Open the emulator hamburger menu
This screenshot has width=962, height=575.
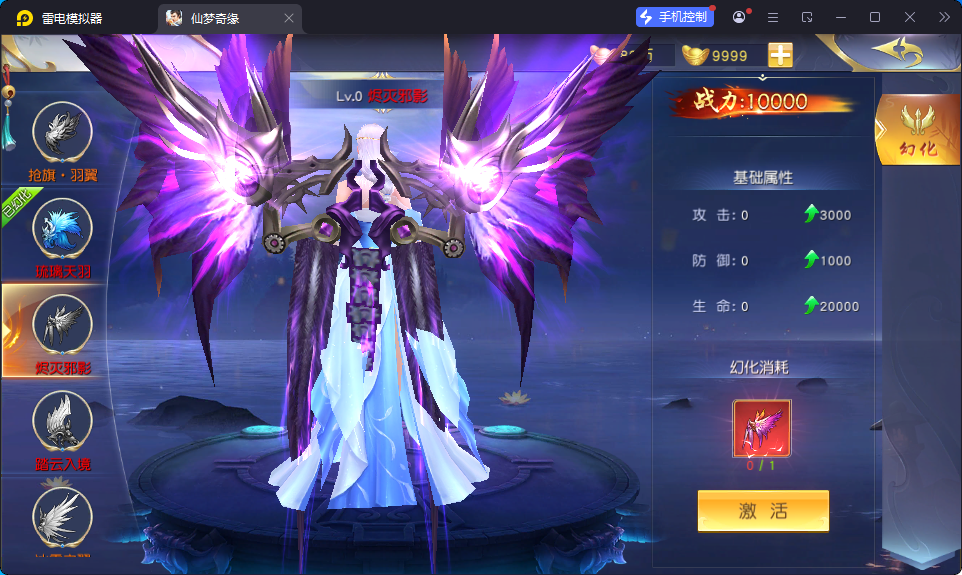[773, 17]
